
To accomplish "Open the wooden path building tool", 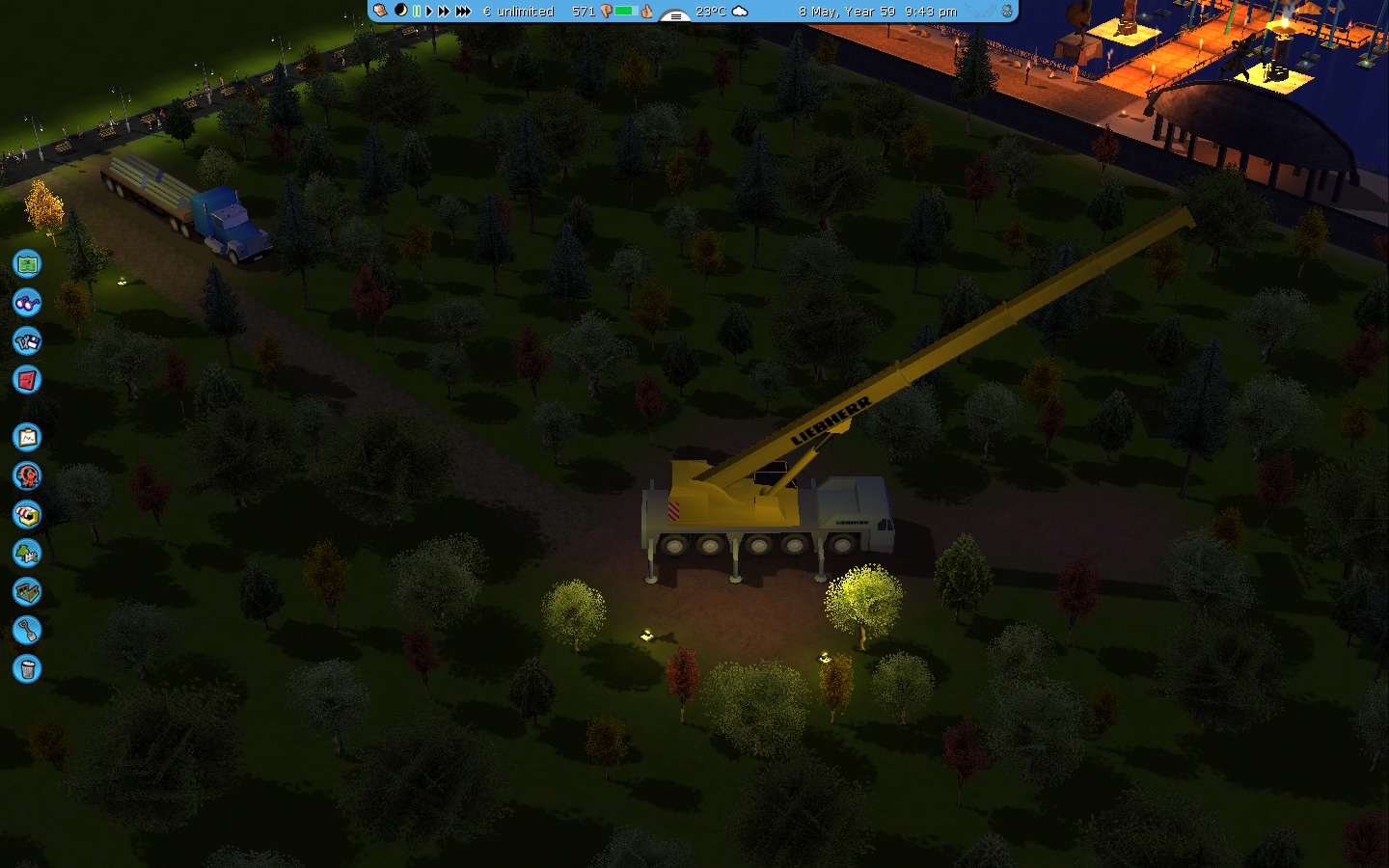I will (27, 591).
